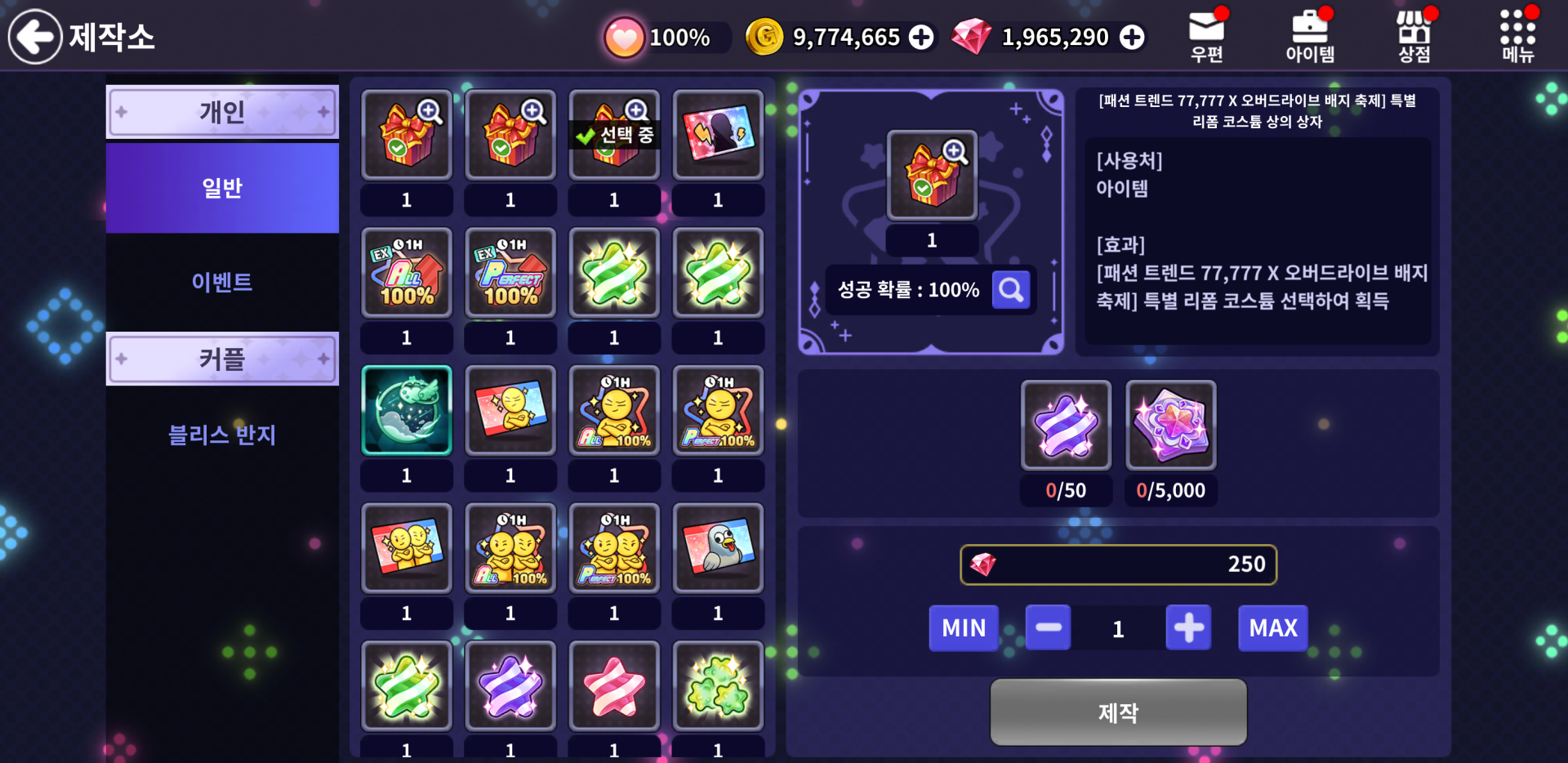Switch to the 이벤트 category
1568x763 pixels.
coord(222,282)
